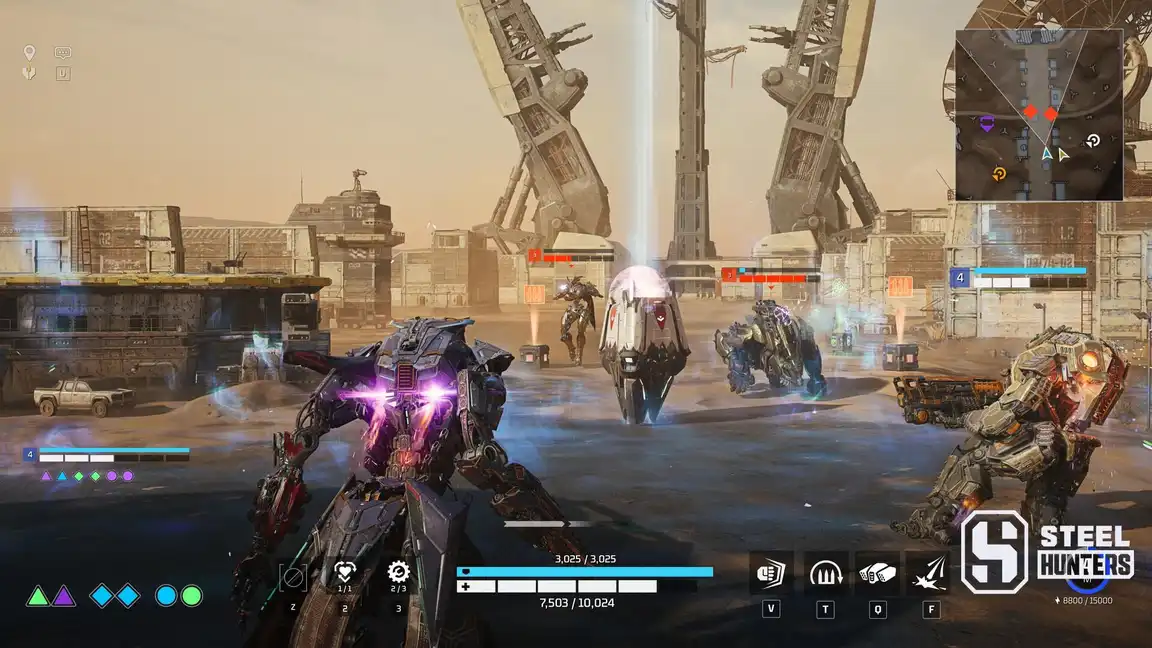Select the purple marker on the minimap
This screenshot has width=1152, height=648.
tap(987, 123)
